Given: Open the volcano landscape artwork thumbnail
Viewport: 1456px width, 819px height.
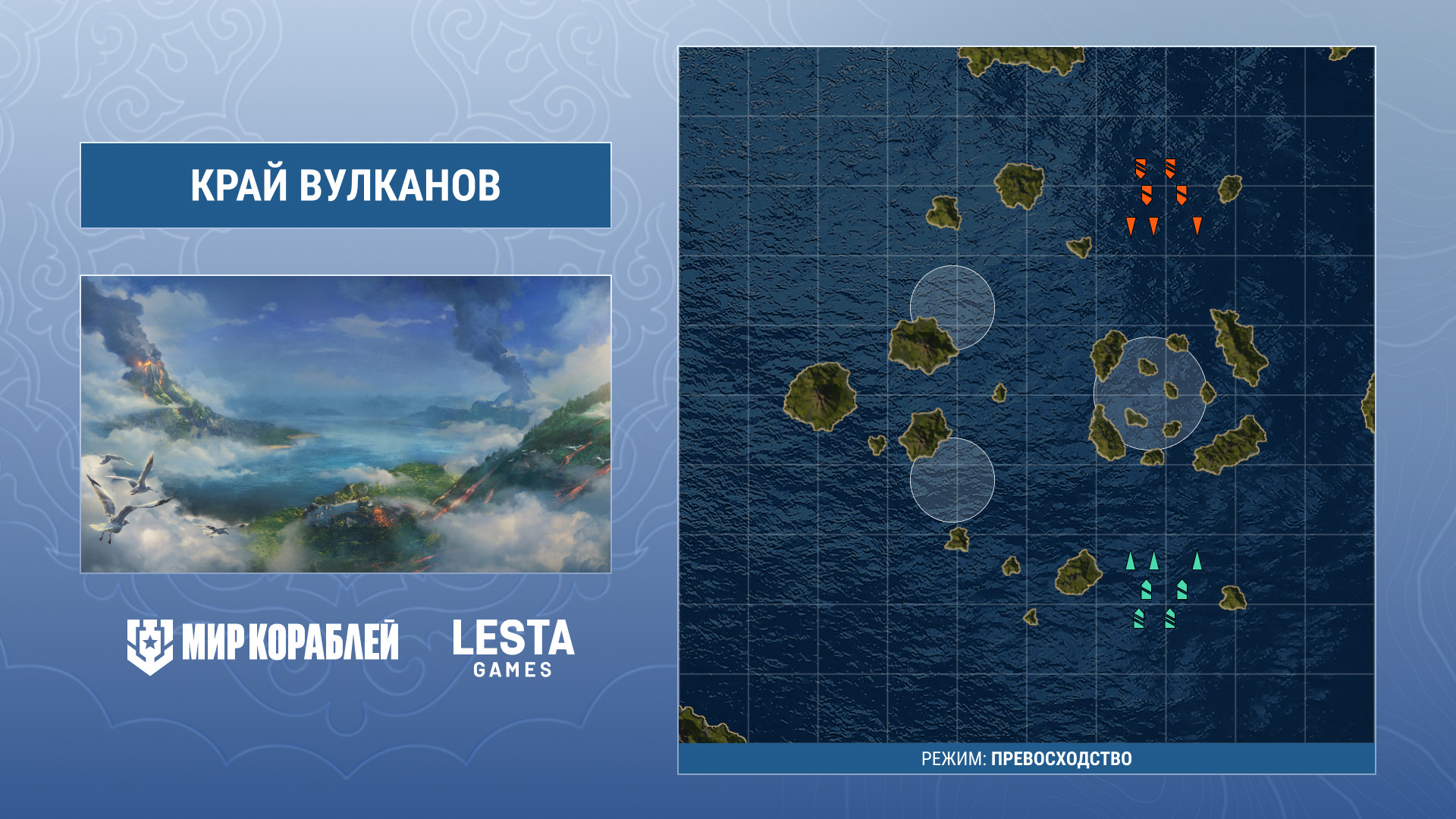Looking at the screenshot, I should pos(346,424).
